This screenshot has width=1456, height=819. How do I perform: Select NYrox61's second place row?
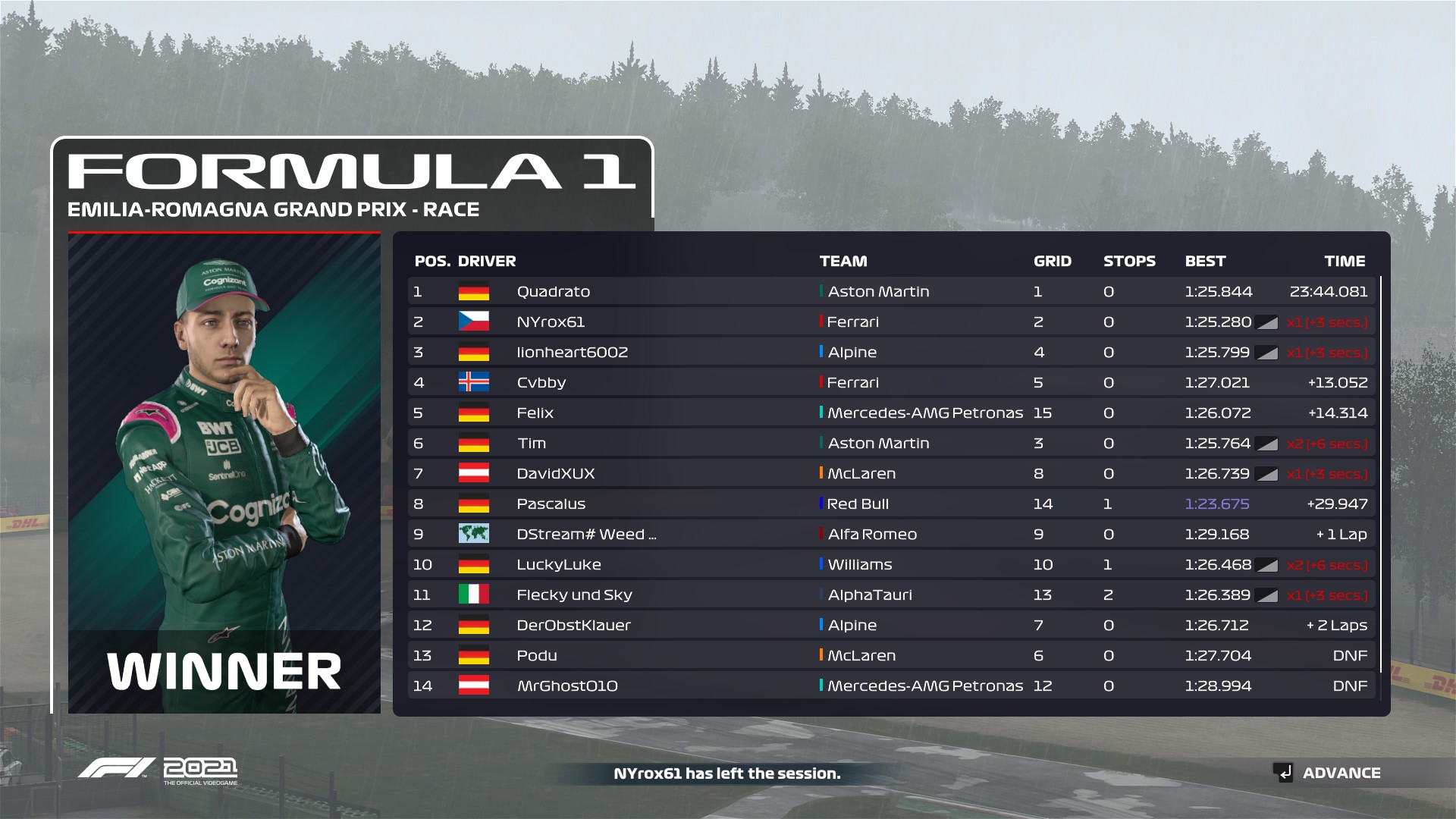pyautogui.click(x=891, y=322)
